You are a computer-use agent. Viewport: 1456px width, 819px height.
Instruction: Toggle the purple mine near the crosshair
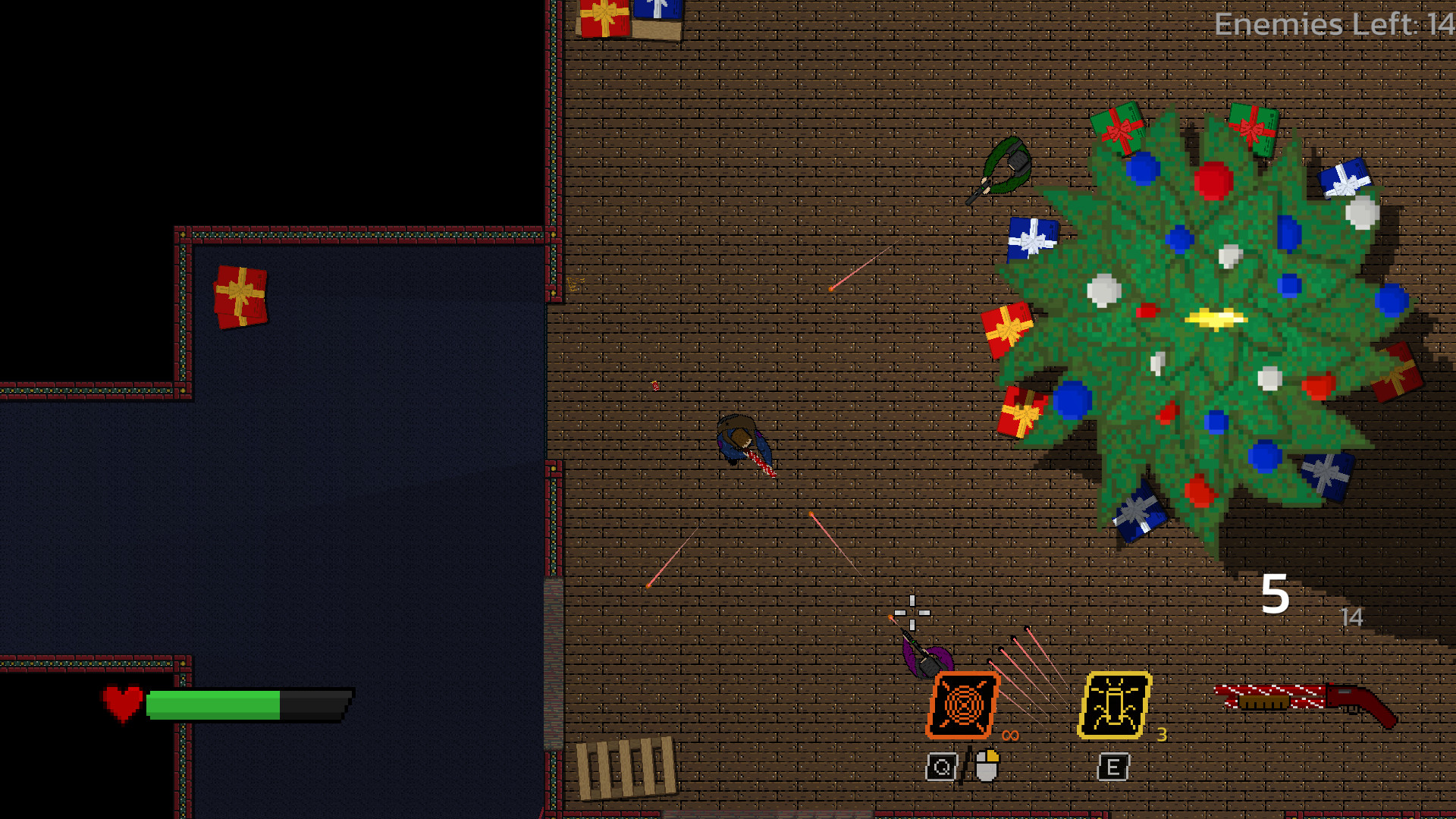click(x=926, y=660)
